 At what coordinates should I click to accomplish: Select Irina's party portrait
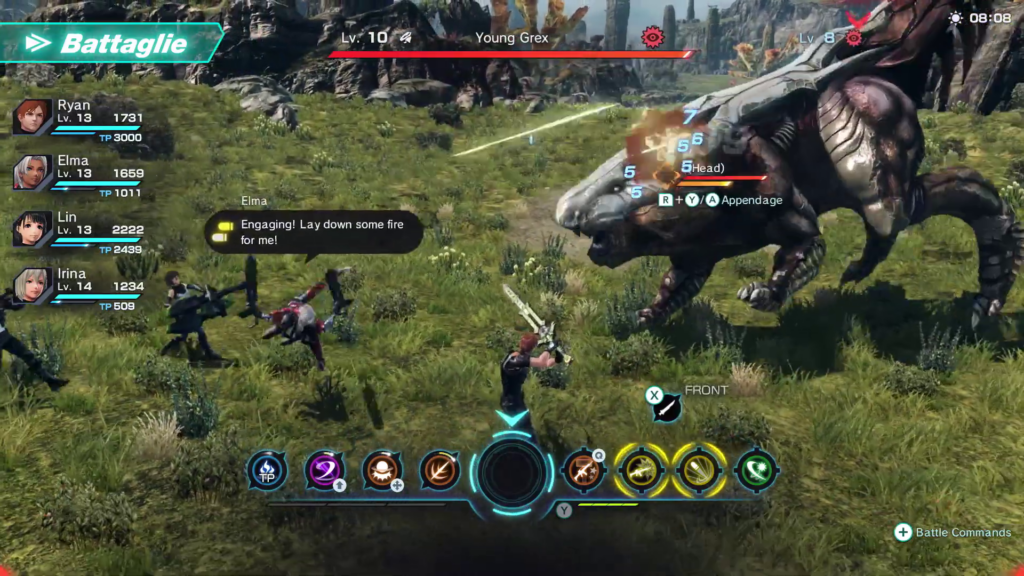pos(32,285)
